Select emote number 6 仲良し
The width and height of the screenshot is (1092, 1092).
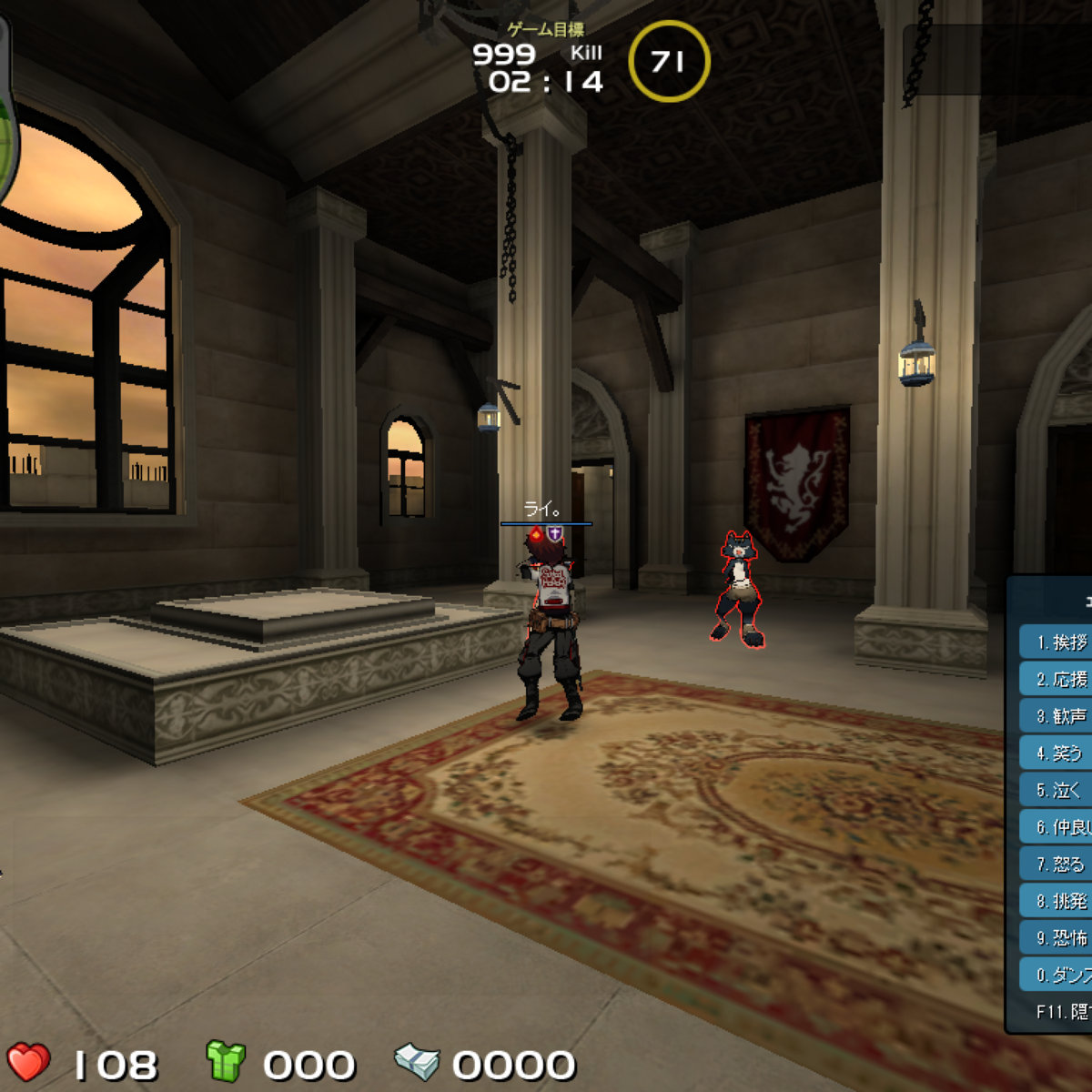[x=1057, y=827]
